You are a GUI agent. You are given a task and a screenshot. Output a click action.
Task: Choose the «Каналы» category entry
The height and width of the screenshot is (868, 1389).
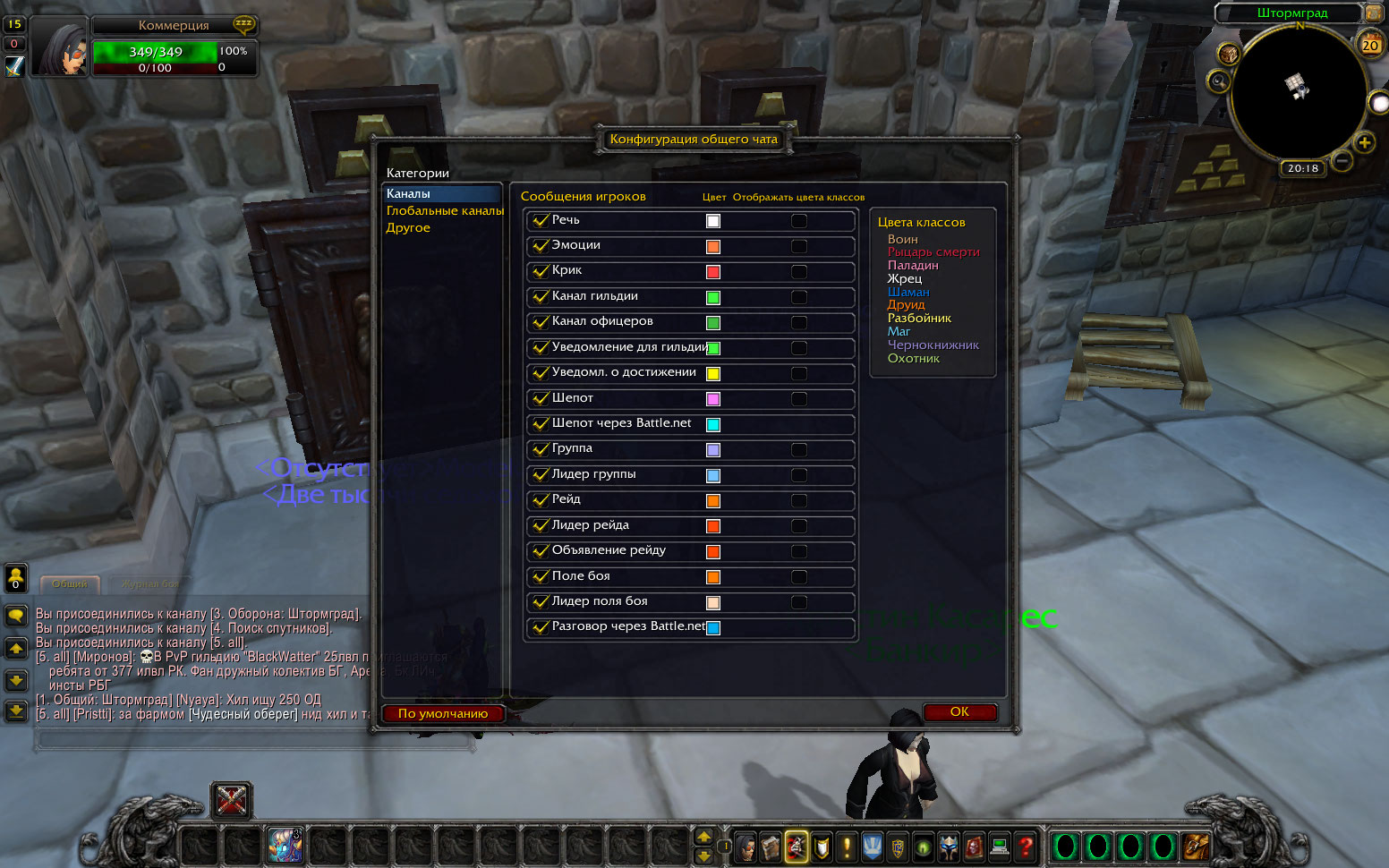coord(409,194)
